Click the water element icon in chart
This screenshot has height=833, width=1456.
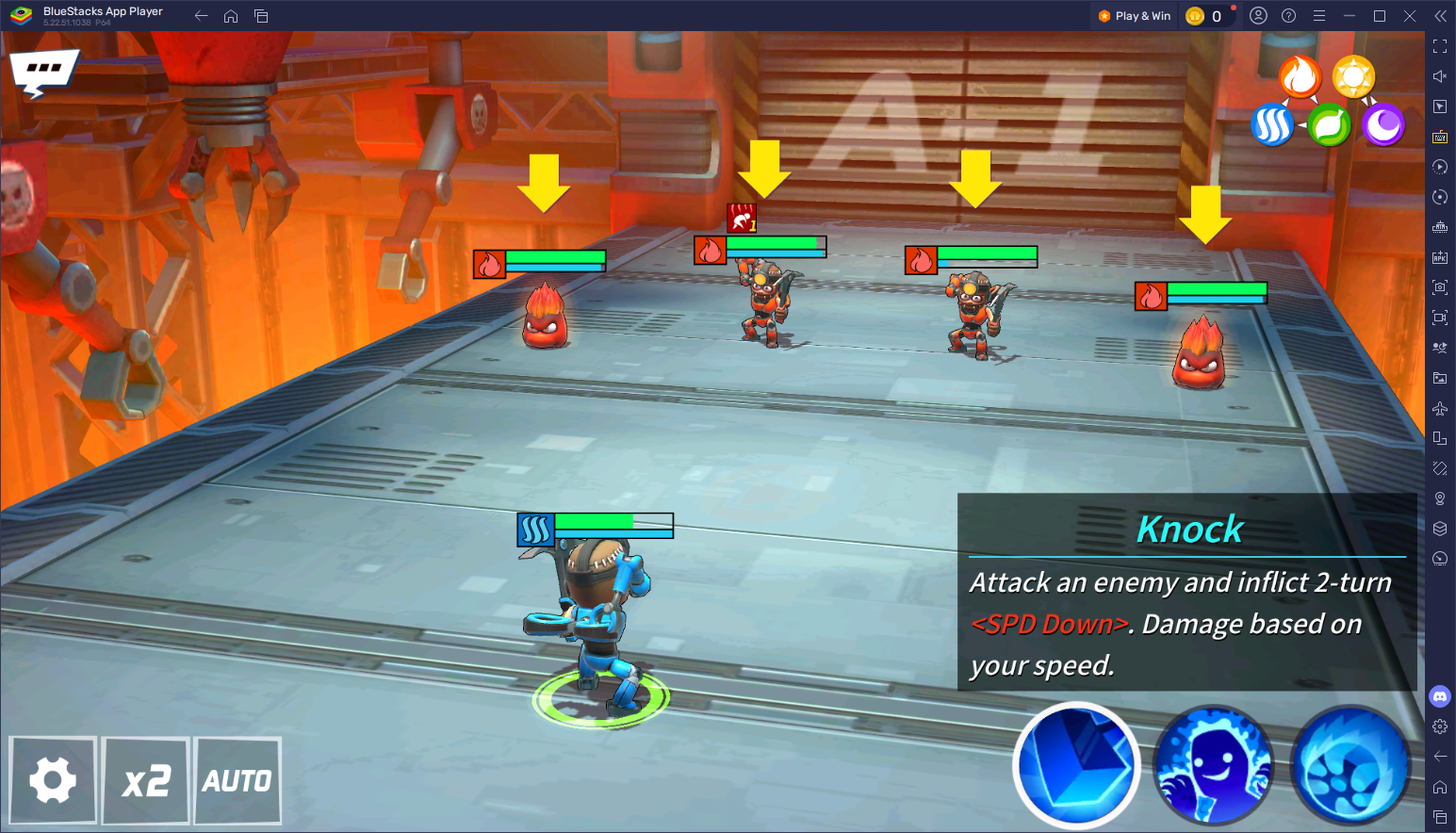1271,125
